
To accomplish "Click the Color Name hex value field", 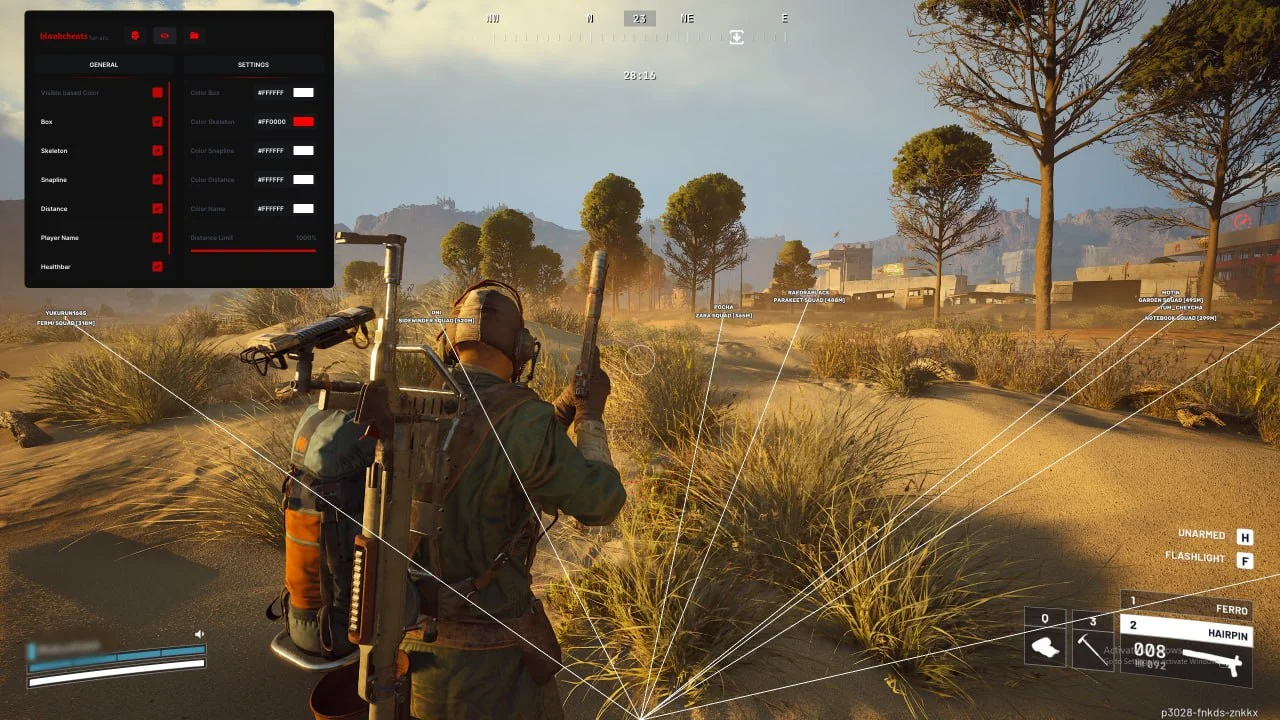I will point(271,209).
